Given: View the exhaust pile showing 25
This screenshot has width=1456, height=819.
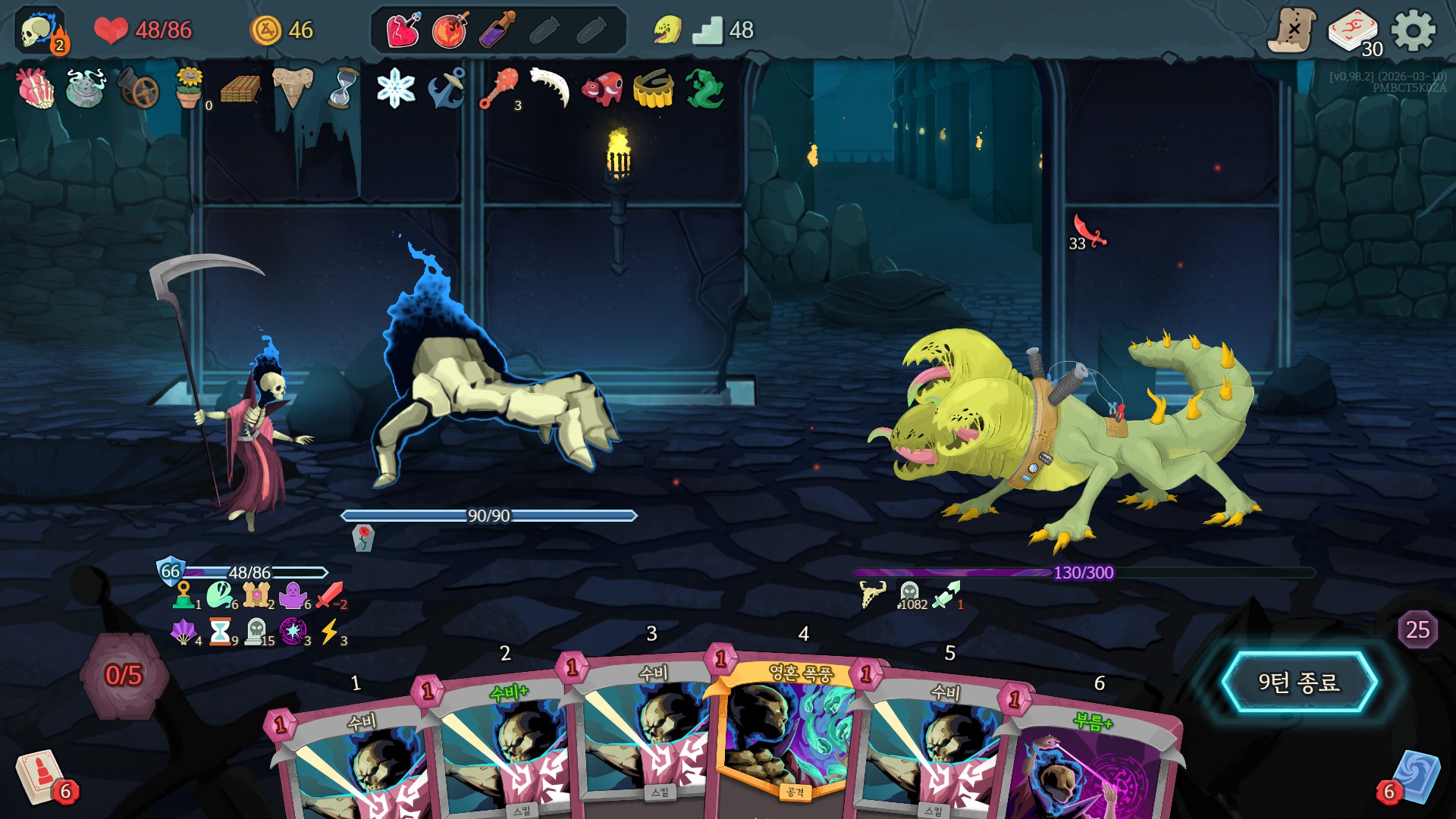Looking at the screenshot, I should [1417, 629].
